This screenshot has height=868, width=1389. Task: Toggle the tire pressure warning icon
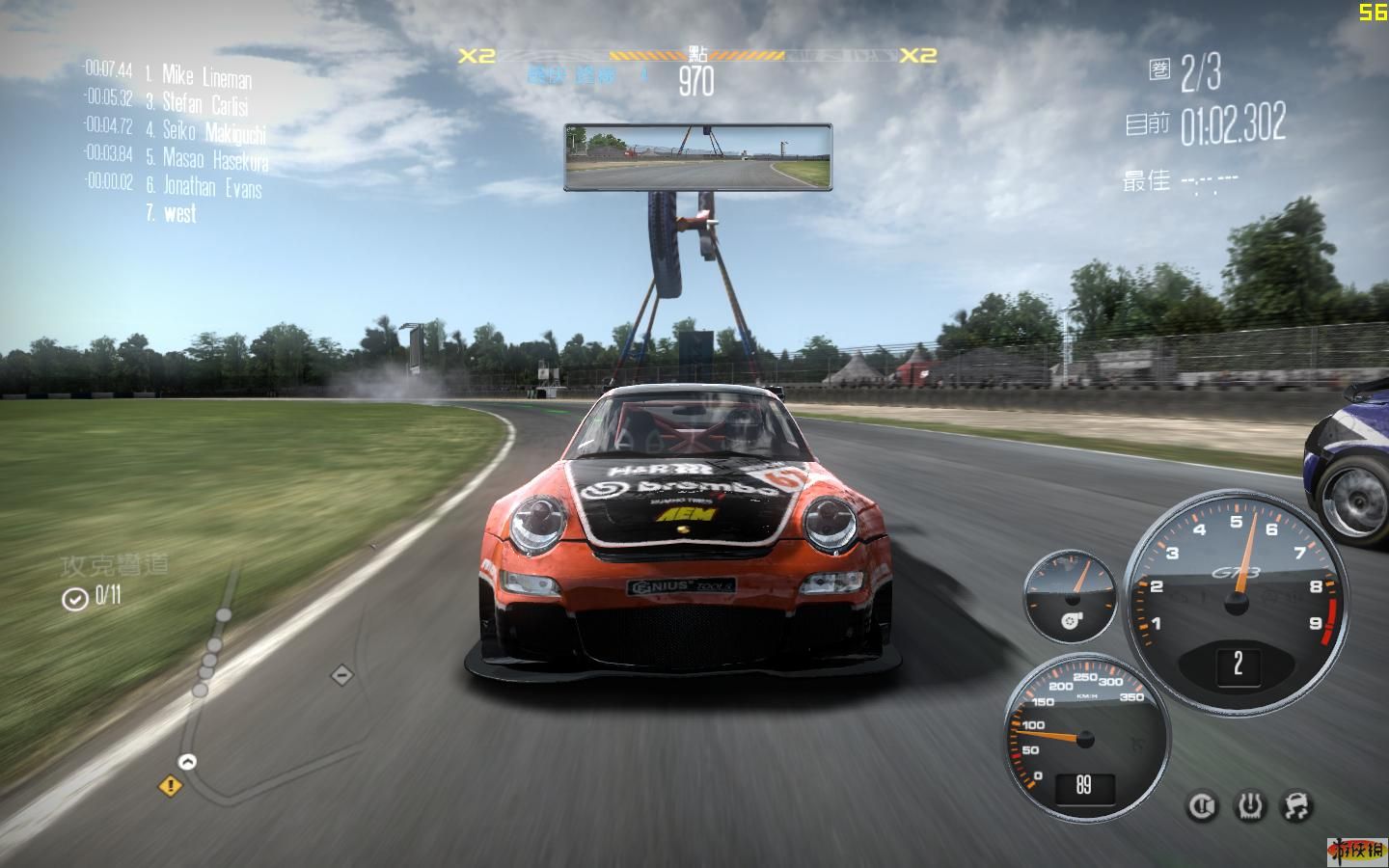1251,806
